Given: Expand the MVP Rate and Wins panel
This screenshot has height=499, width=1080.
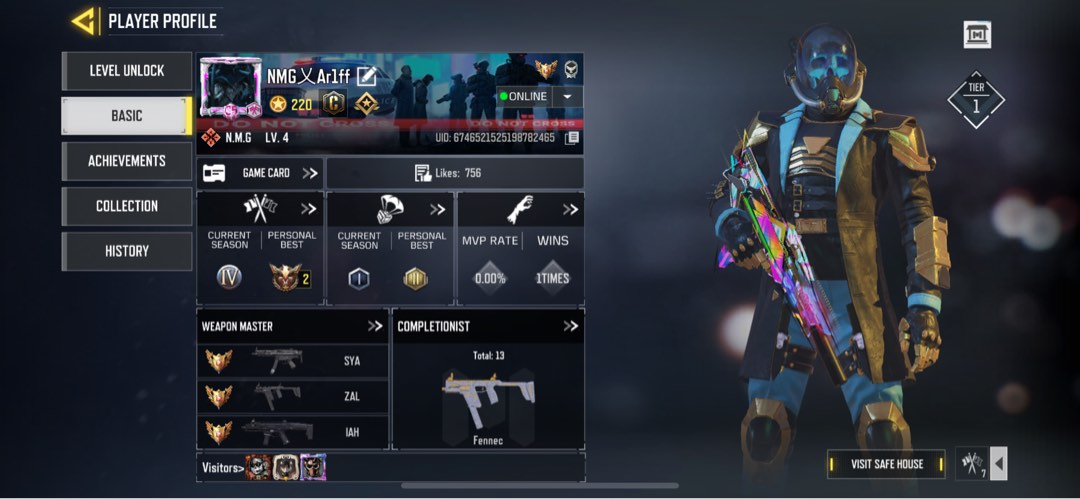Looking at the screenshot, I should coord(570,209).
